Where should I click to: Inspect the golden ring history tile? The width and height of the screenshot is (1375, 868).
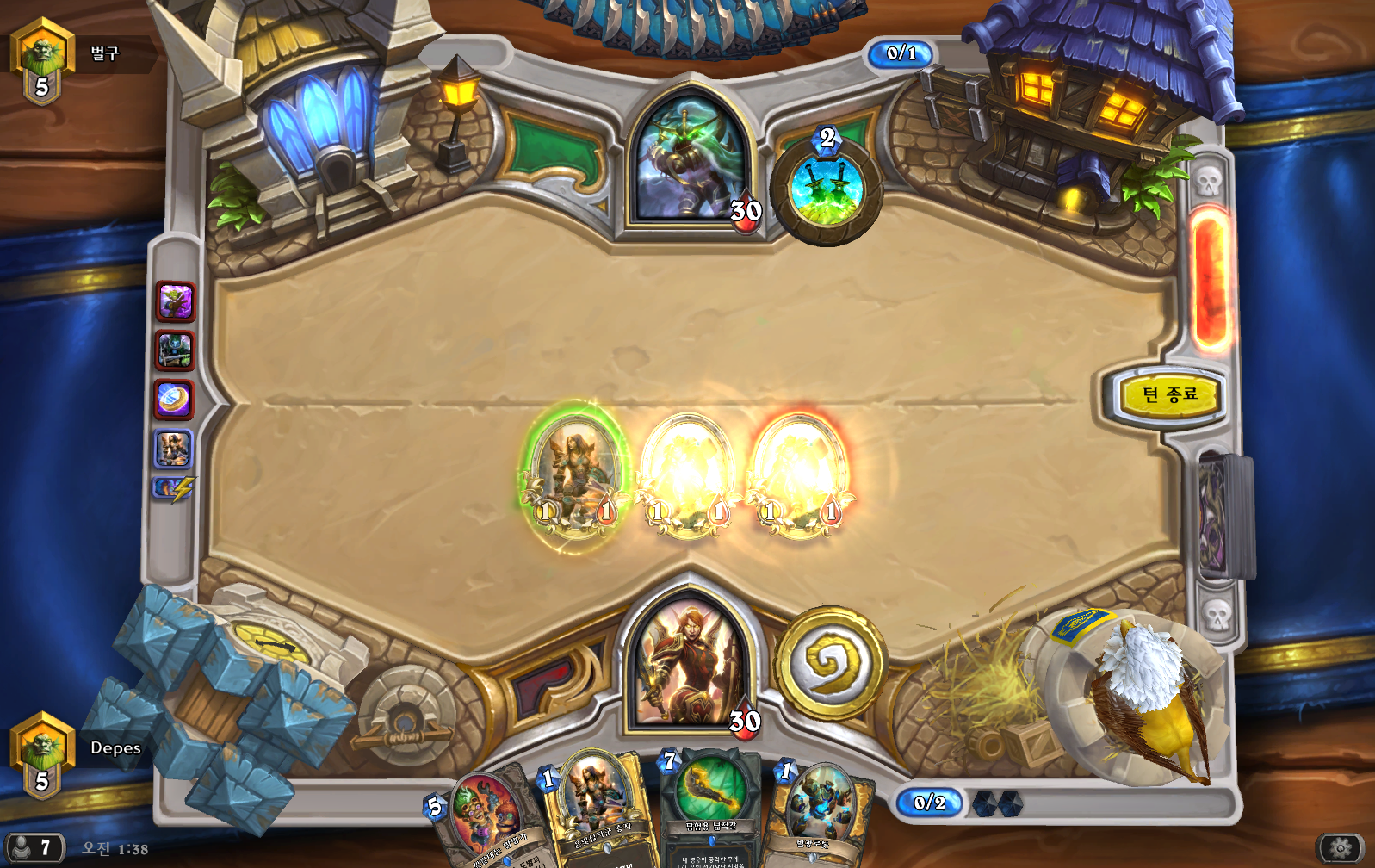tap(174, 400)
